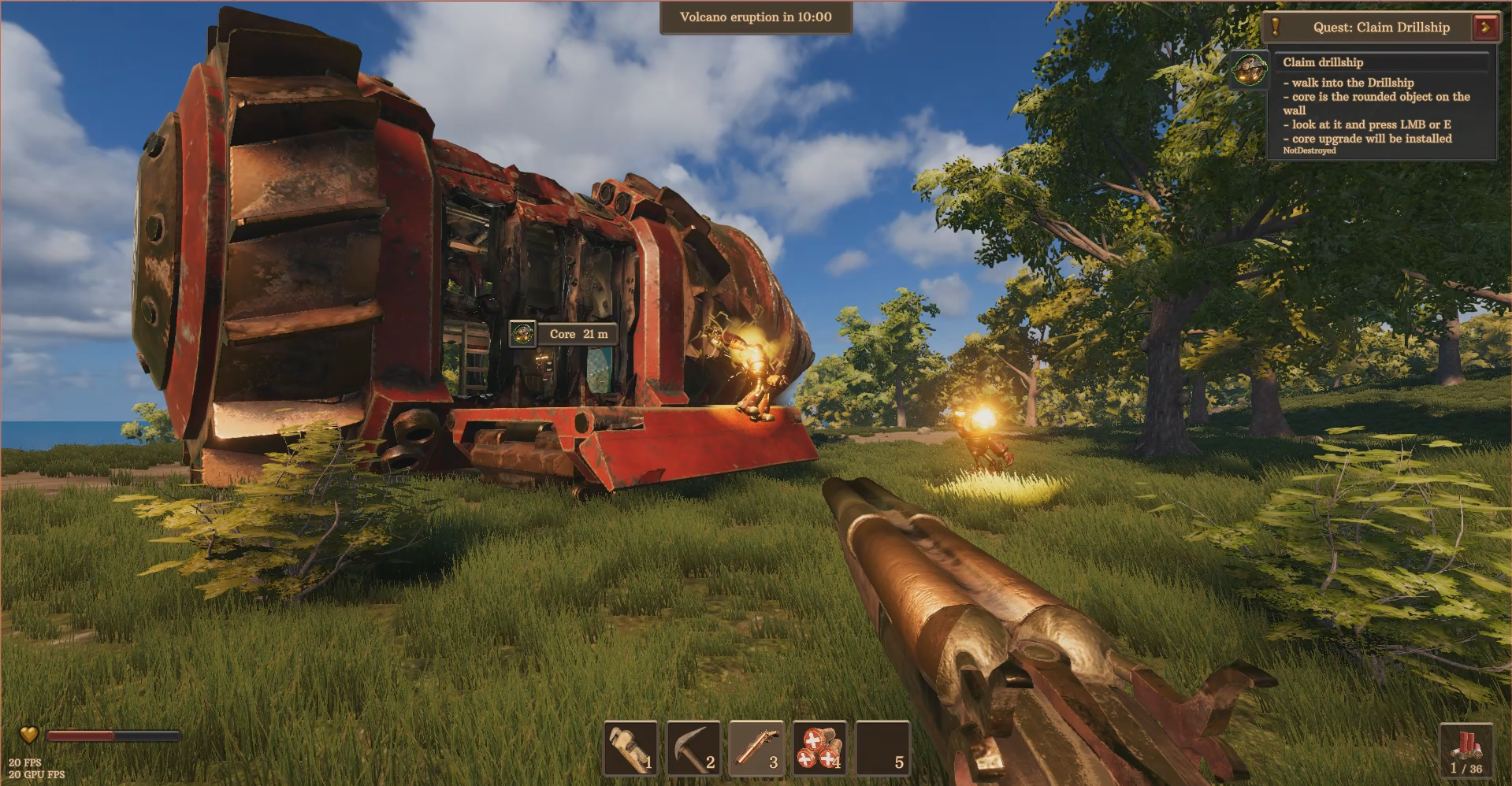This screenshot has height=786, width=1512.
Task: Select the pipe wrench hotbar slot
Action: 630,748
